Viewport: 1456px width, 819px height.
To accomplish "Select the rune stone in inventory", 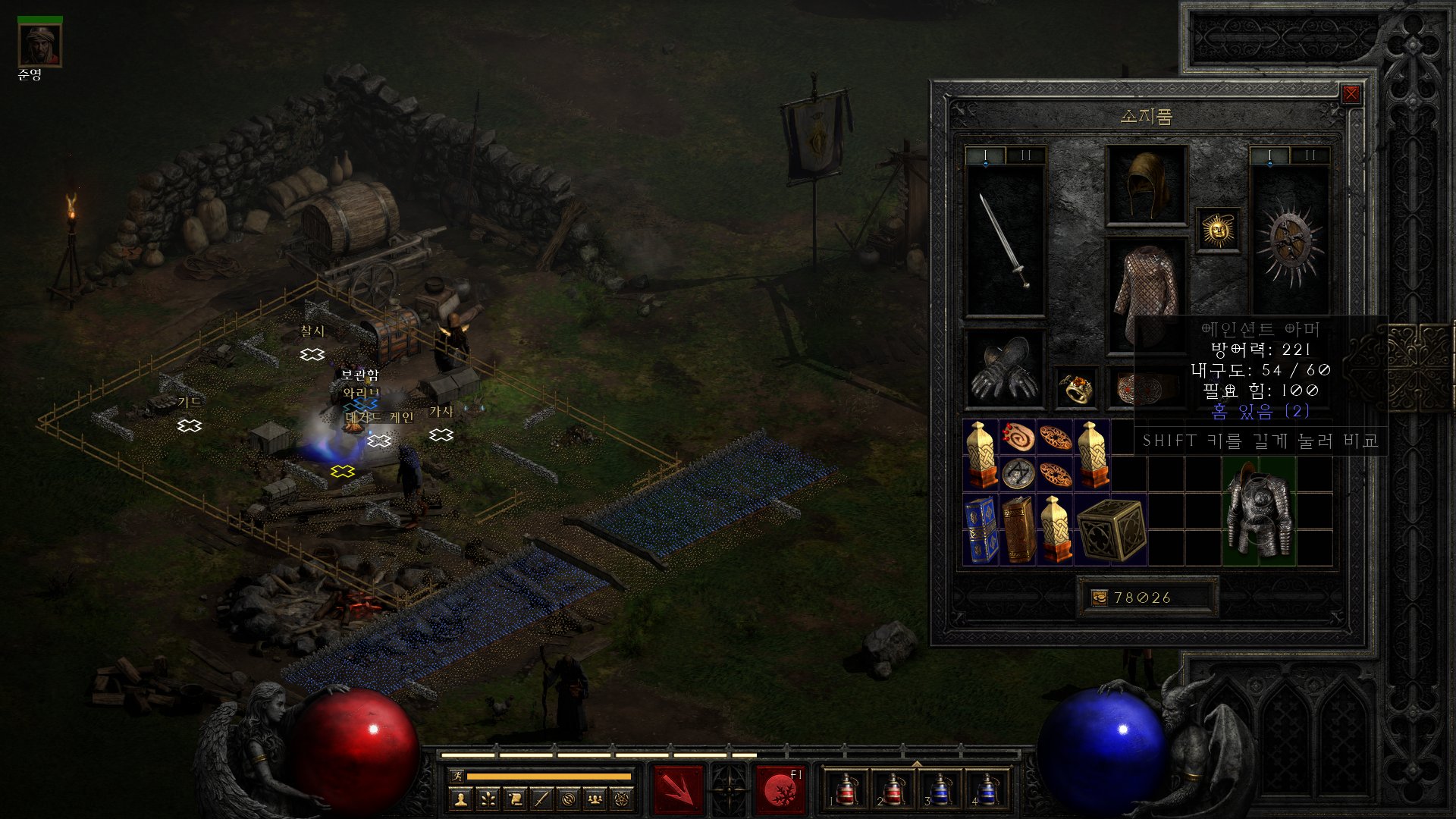I will 1018,474.
